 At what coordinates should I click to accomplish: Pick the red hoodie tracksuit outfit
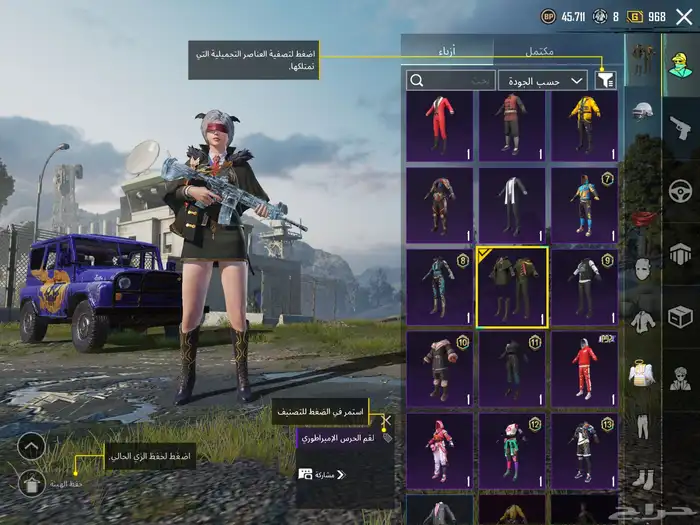point(584,369)
